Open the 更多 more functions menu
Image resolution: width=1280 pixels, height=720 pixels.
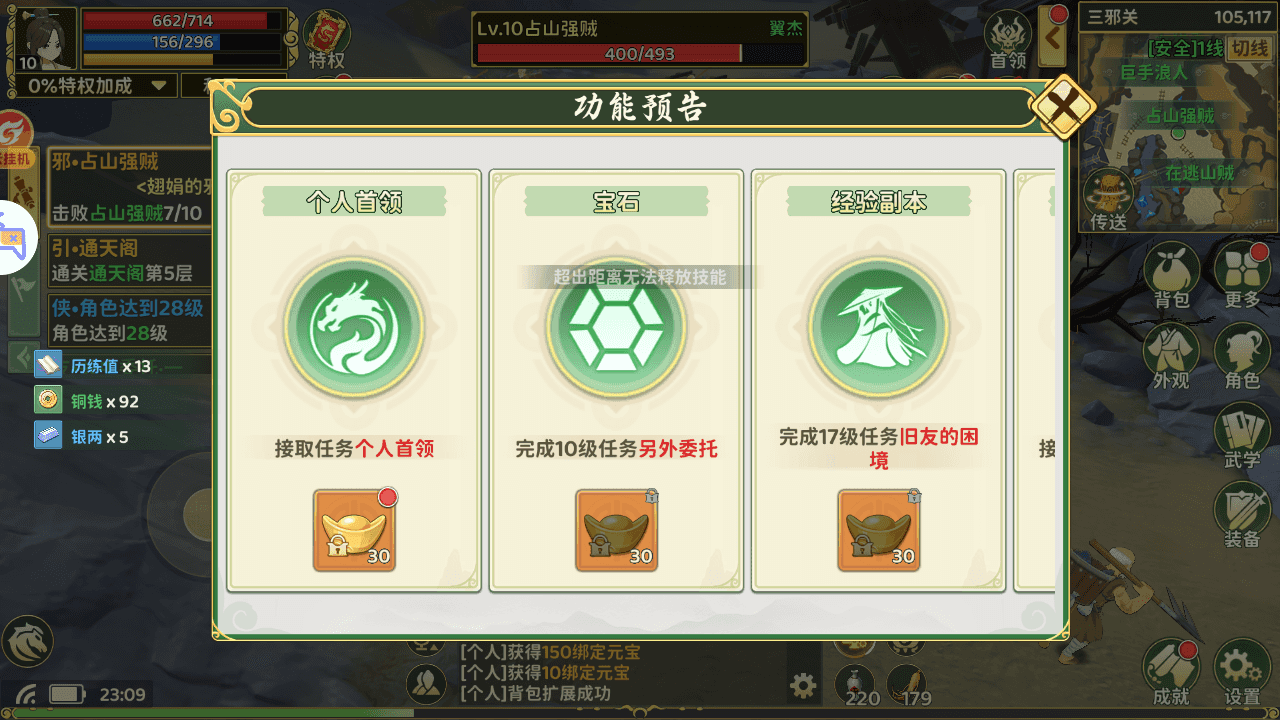pyautogui.click(x=1243, y=270)
